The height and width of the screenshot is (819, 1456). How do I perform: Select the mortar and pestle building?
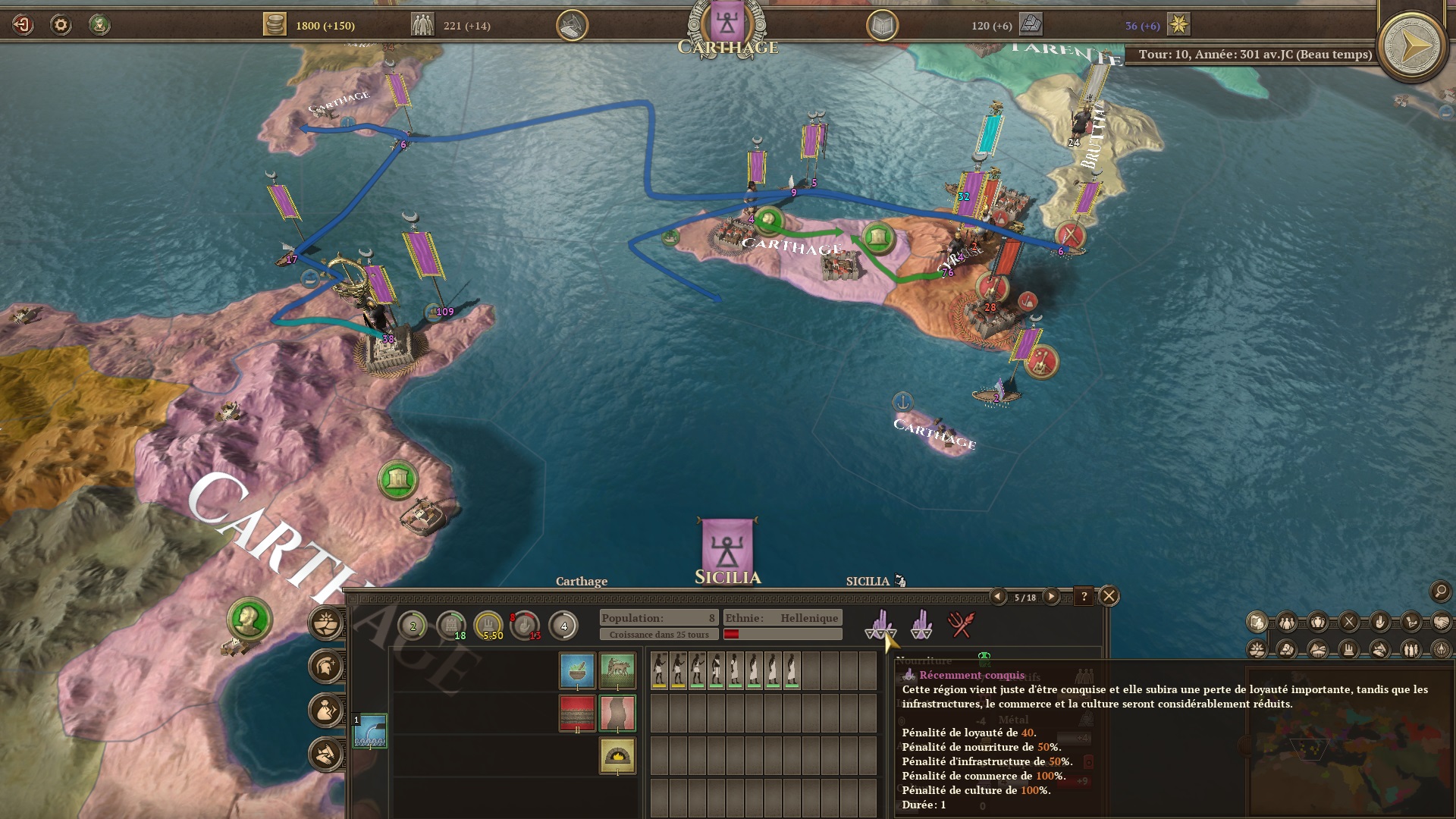coord(577,670)
